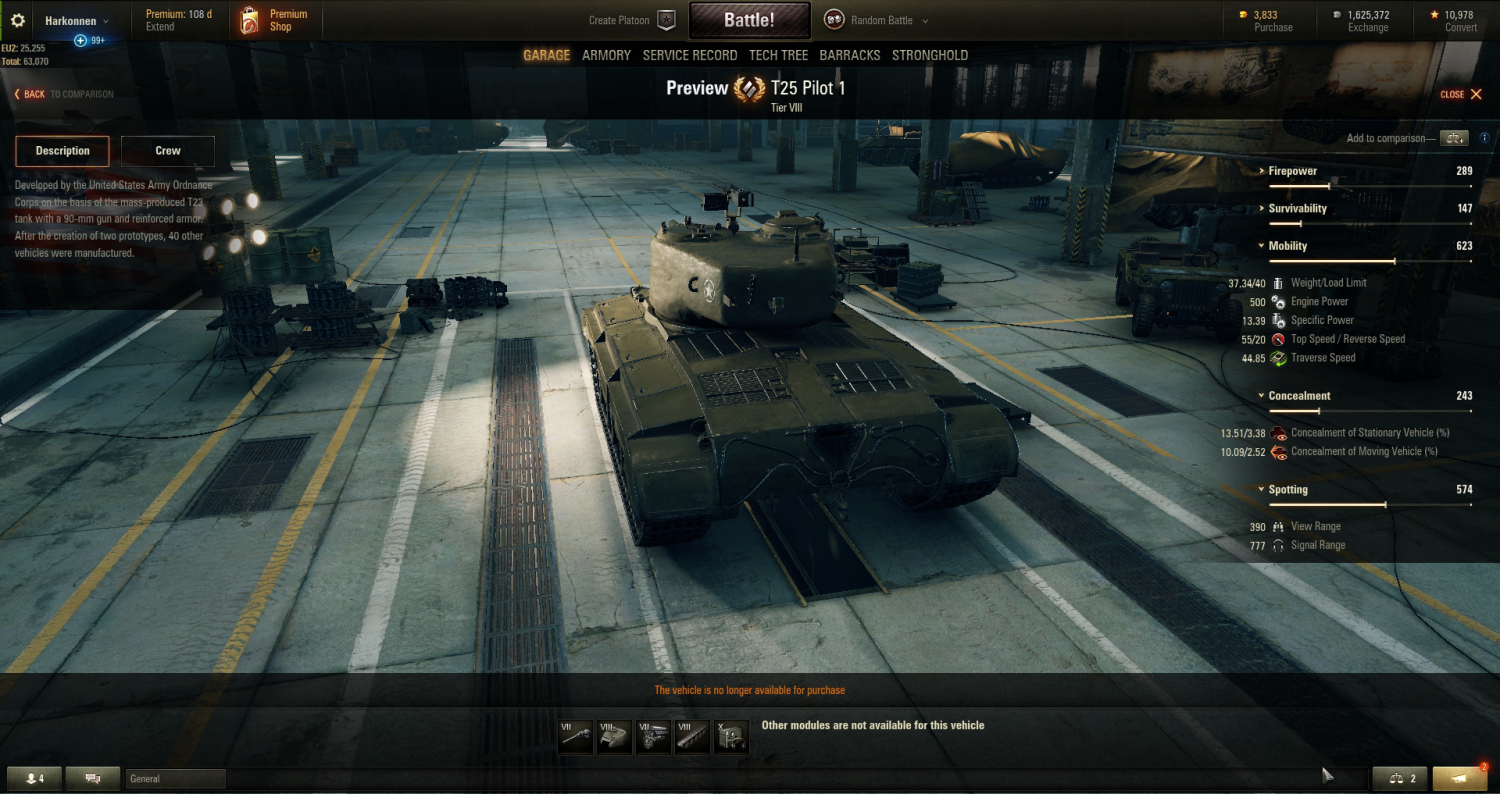Open the settings gear menu
1500x794 pixels.
[17, 20]
